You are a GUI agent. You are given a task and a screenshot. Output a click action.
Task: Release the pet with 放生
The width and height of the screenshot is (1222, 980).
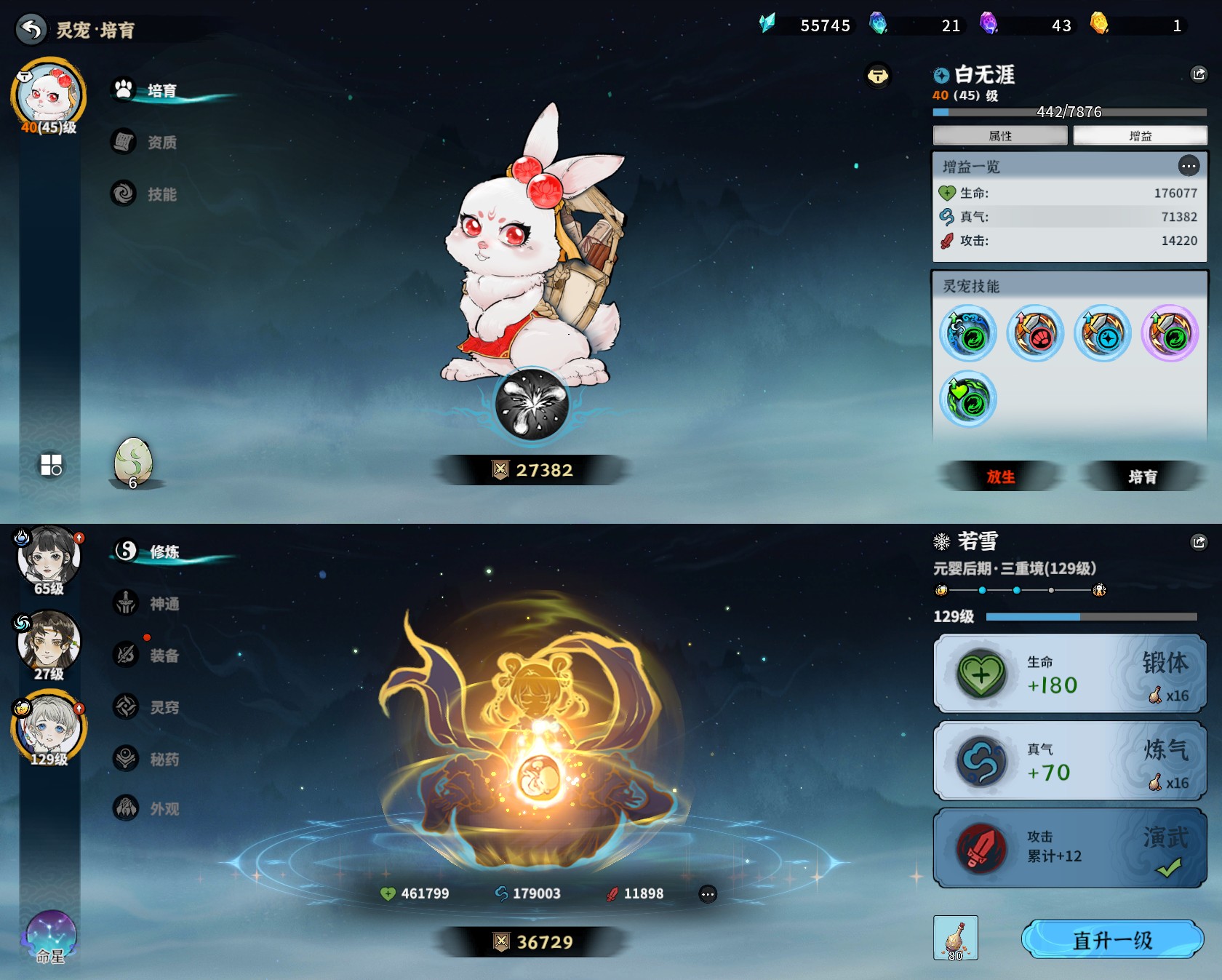(1001, 477)
